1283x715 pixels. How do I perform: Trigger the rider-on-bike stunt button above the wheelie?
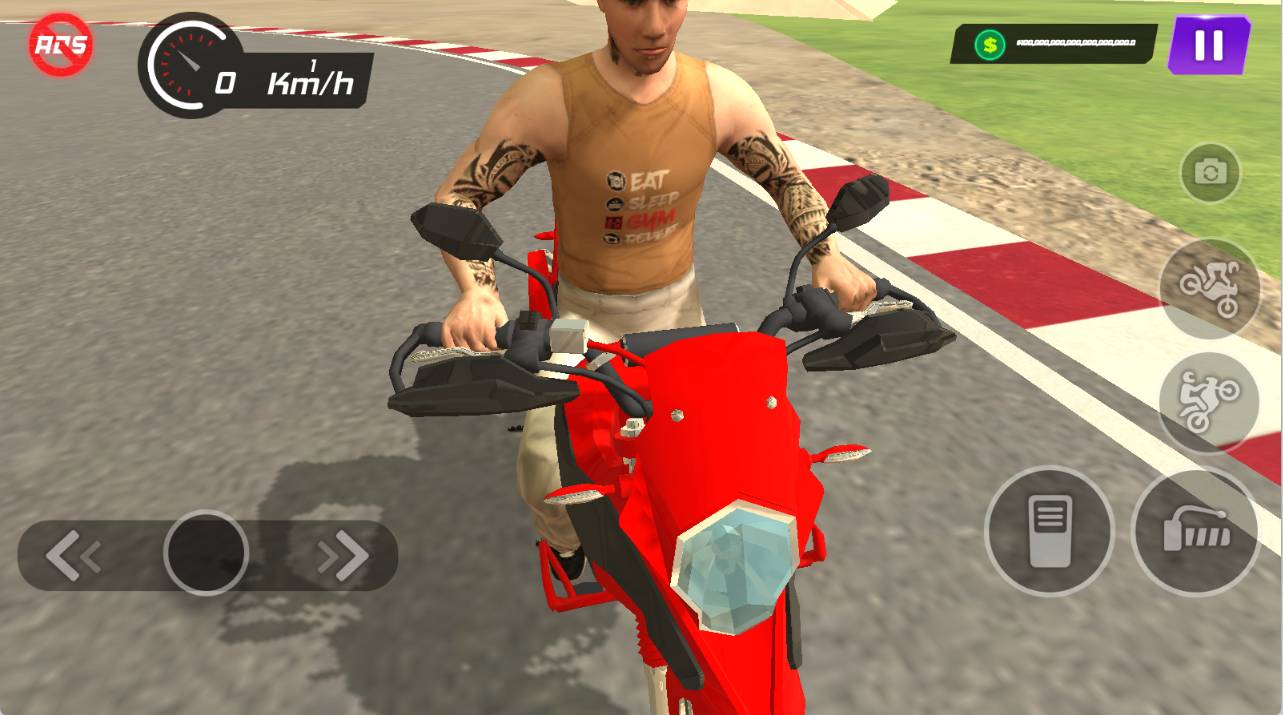[1209, 288]
